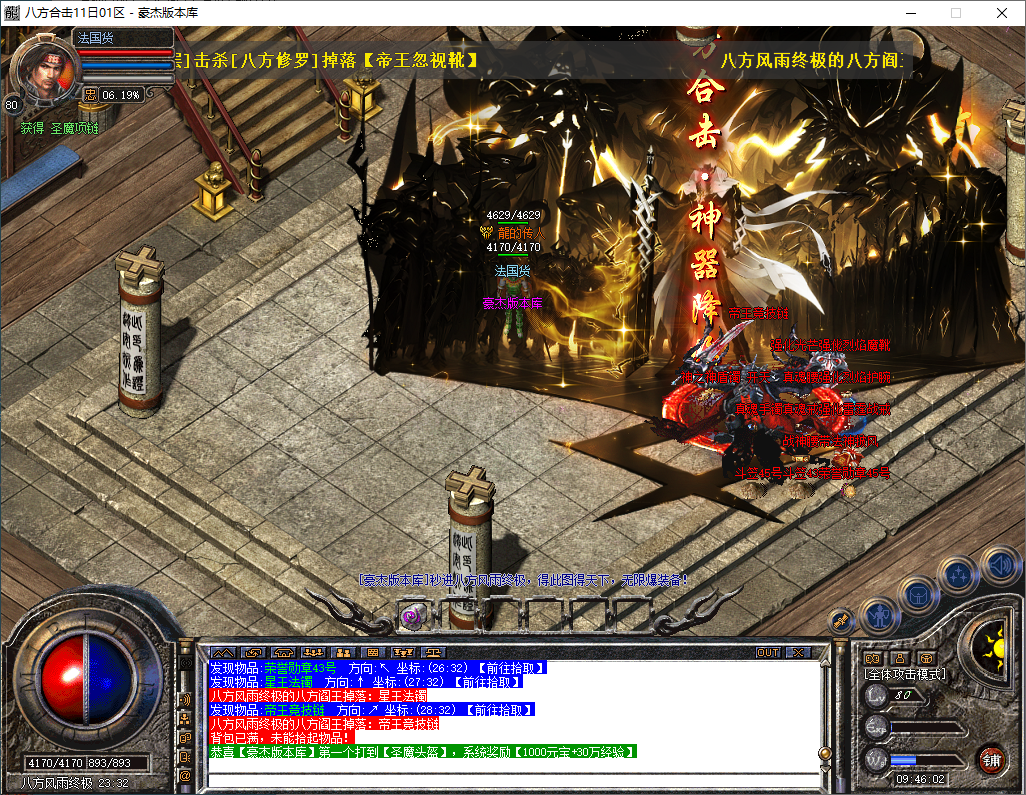
Task: Change the 全体攻击模式 attack mode
Action: click(x=905, y=674)
